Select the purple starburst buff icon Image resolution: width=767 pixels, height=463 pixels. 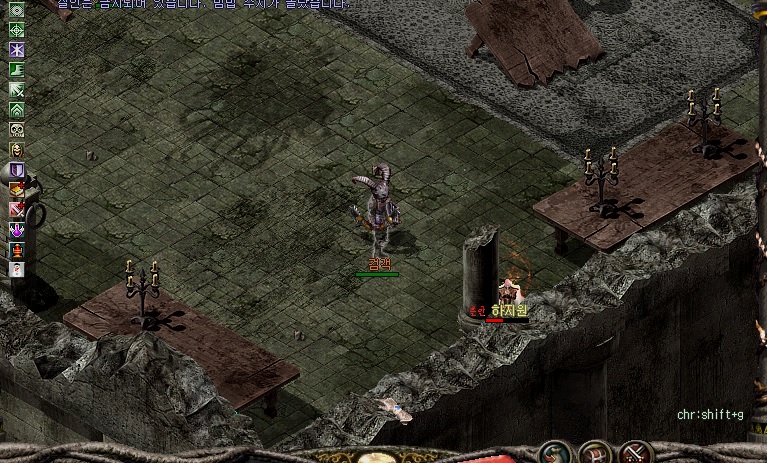coord(16,49)
